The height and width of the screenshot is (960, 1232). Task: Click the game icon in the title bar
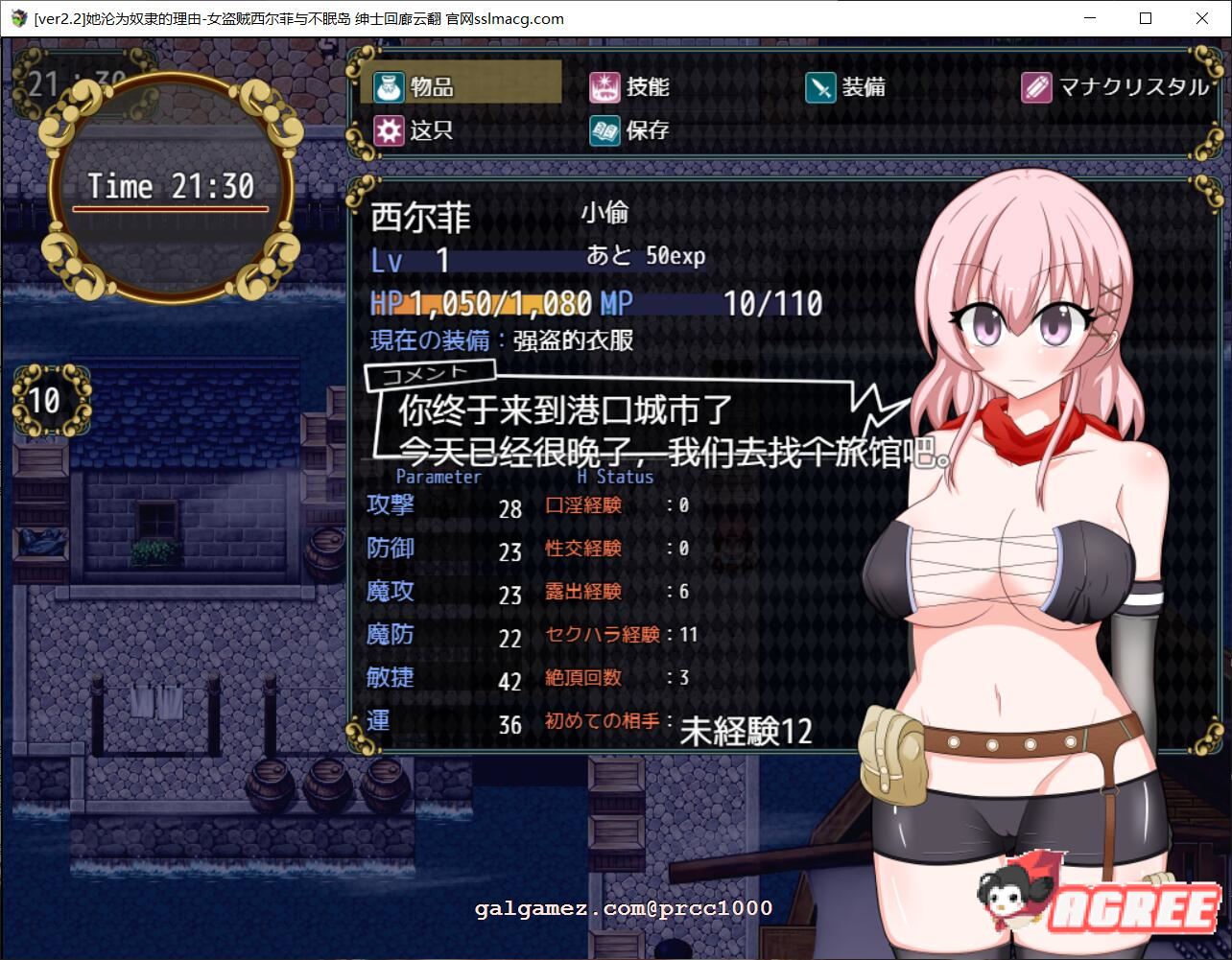18,18
